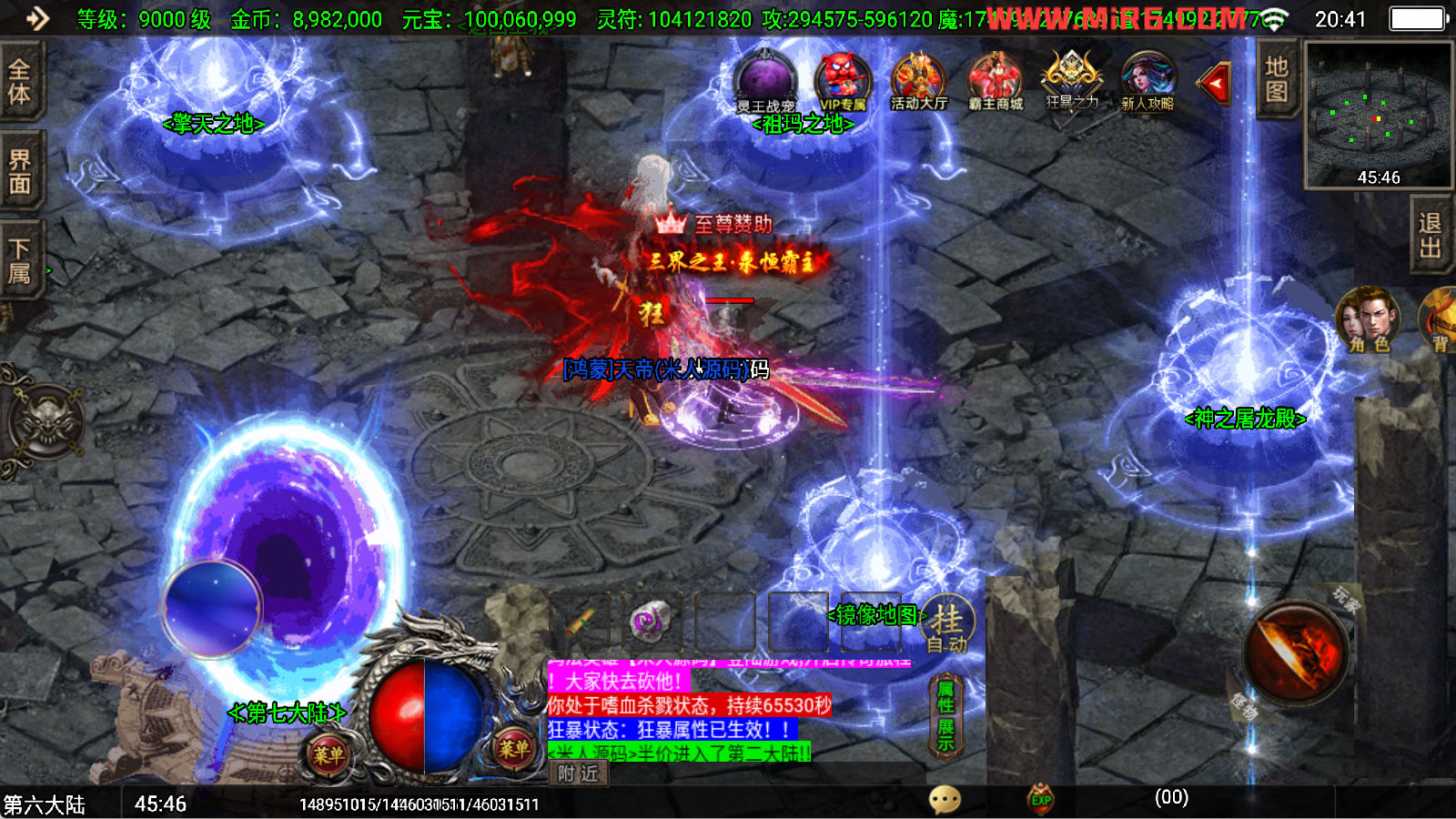This screenshot has height=819, width=1456.
Task: Open the 灵王战宠 pet icon
Action: point(765,82)
